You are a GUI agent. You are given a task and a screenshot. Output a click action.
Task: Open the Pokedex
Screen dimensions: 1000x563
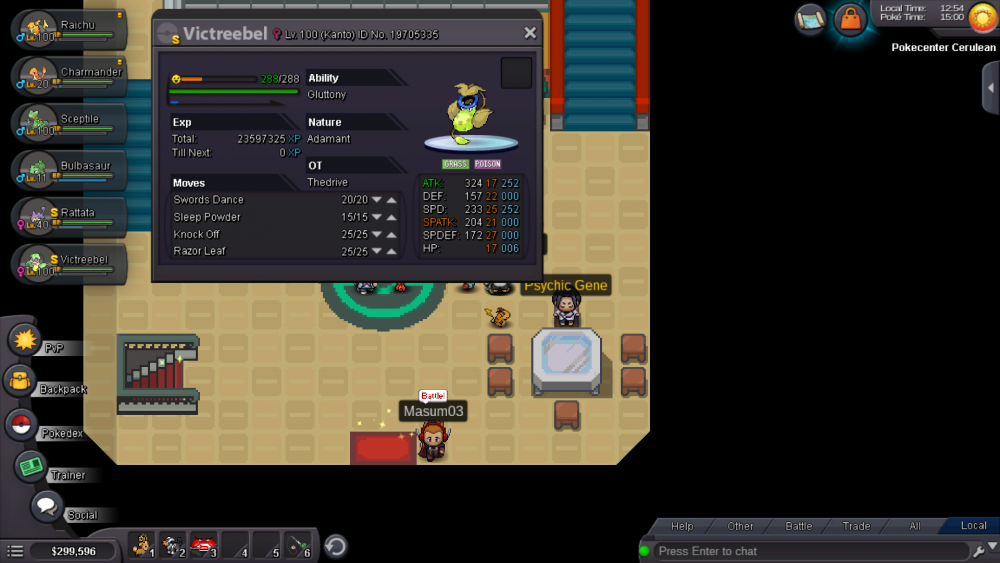[x=21, y=424]
